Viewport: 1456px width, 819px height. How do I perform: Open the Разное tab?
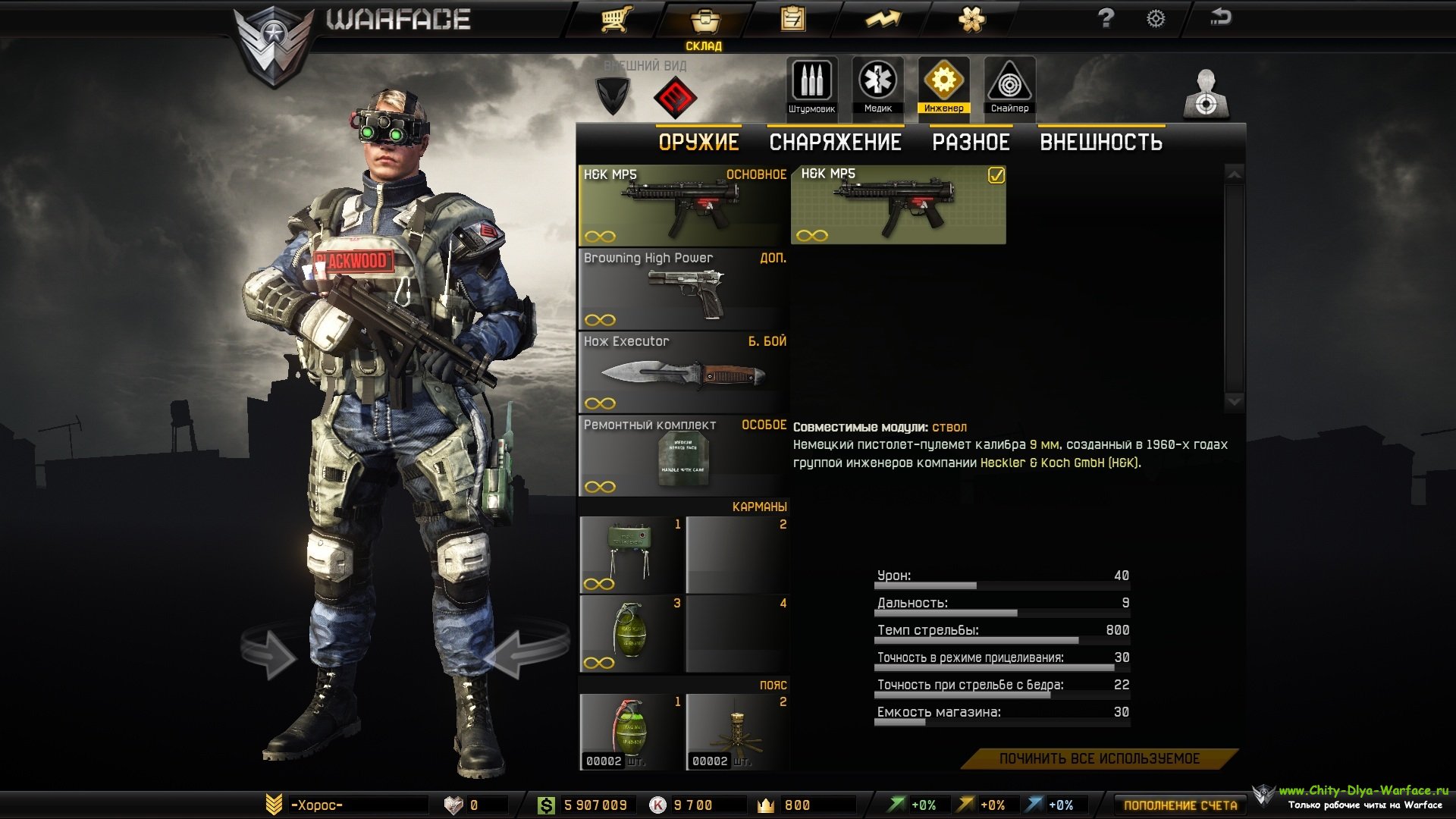point(971,143)
